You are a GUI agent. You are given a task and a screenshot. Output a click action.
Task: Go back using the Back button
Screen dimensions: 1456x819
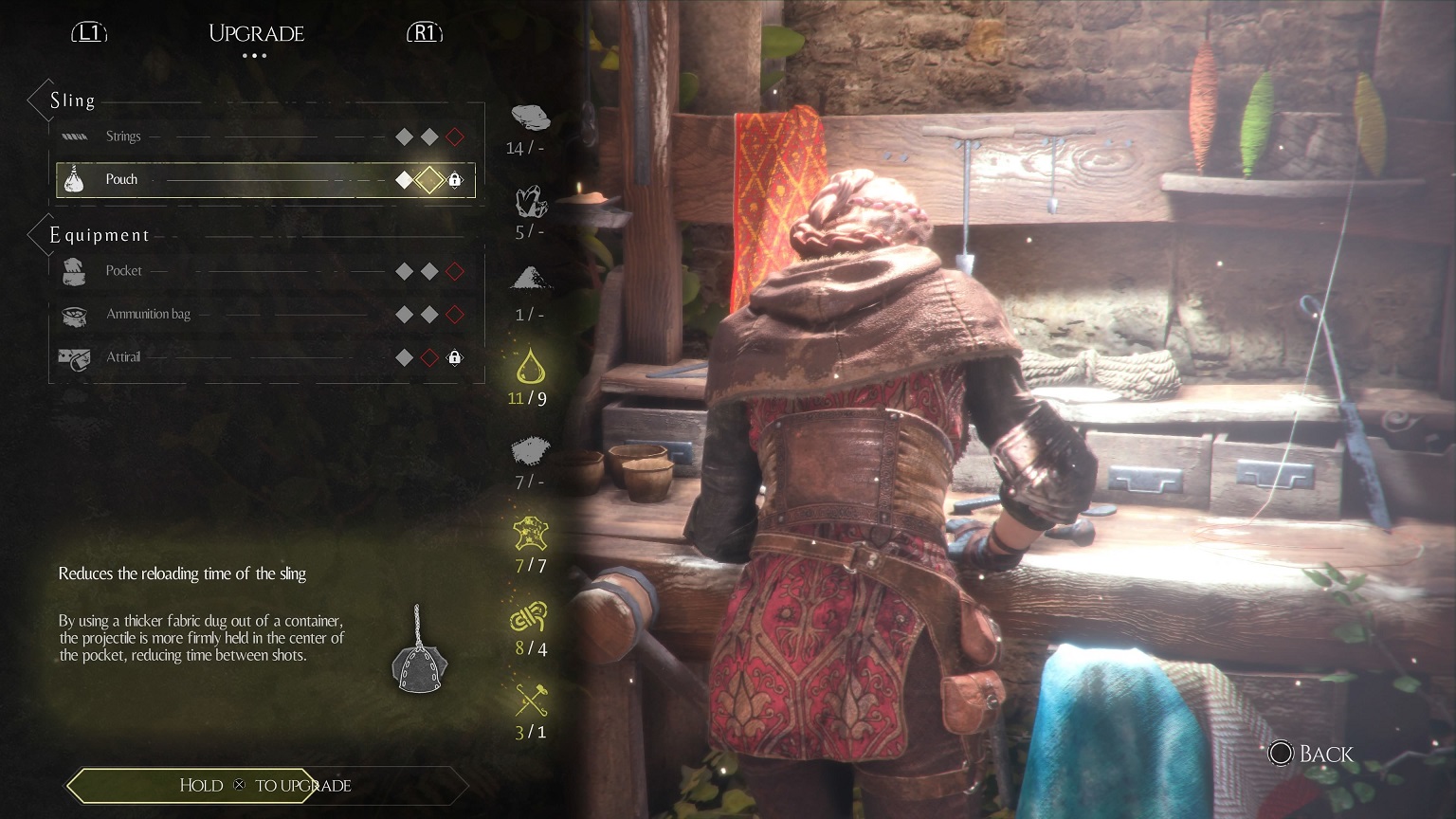(x=1312, y=754)
